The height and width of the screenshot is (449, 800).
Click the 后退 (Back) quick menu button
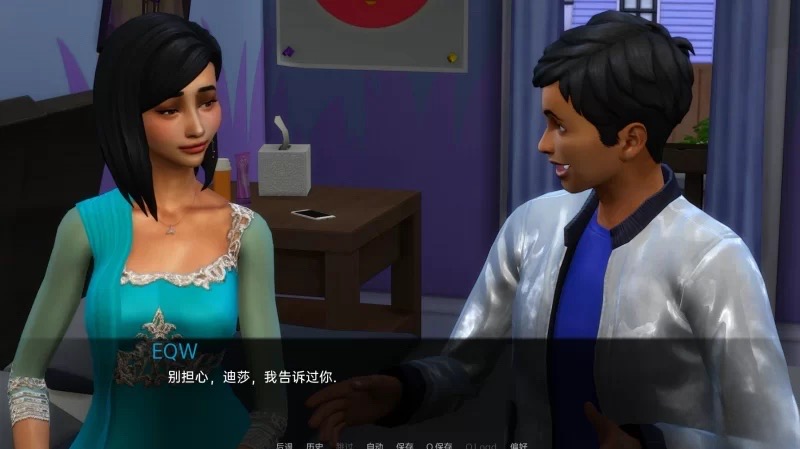point(284,444)
